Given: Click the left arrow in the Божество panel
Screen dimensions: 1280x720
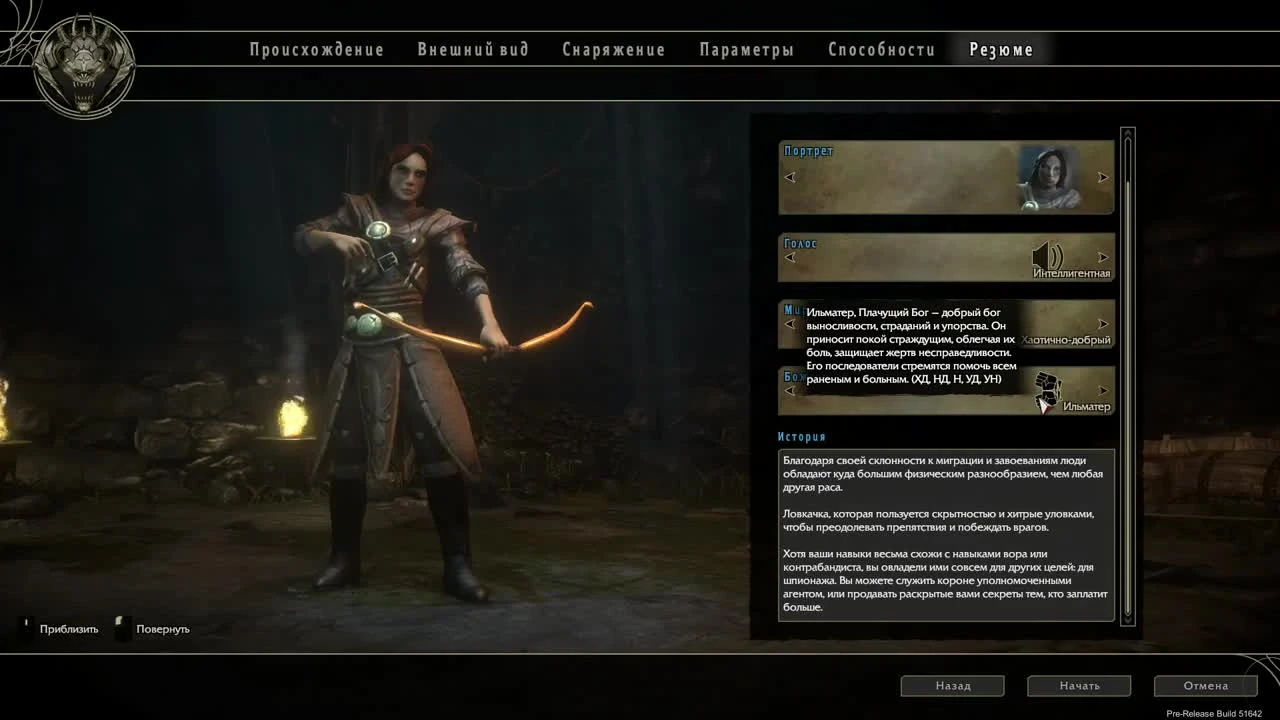Looking at the screenshot, I should (790, 390).
